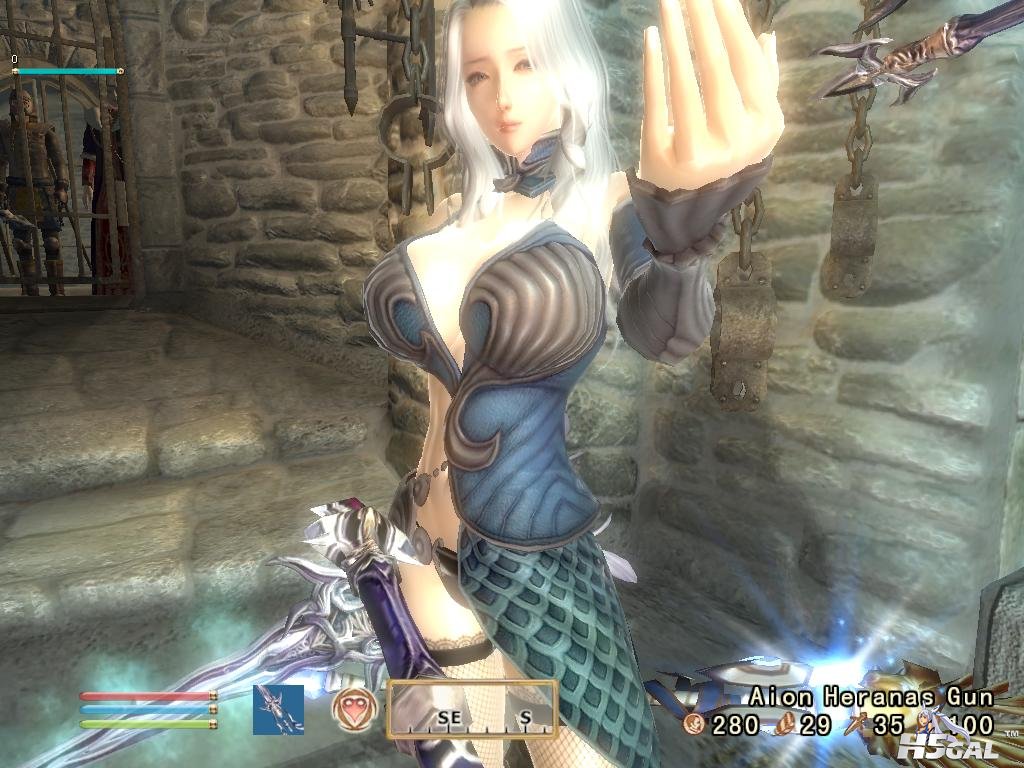The image size is (1024, 768).
Task: Select the equipped weapon icon on blue background
Action: click(x=278, y=709)
